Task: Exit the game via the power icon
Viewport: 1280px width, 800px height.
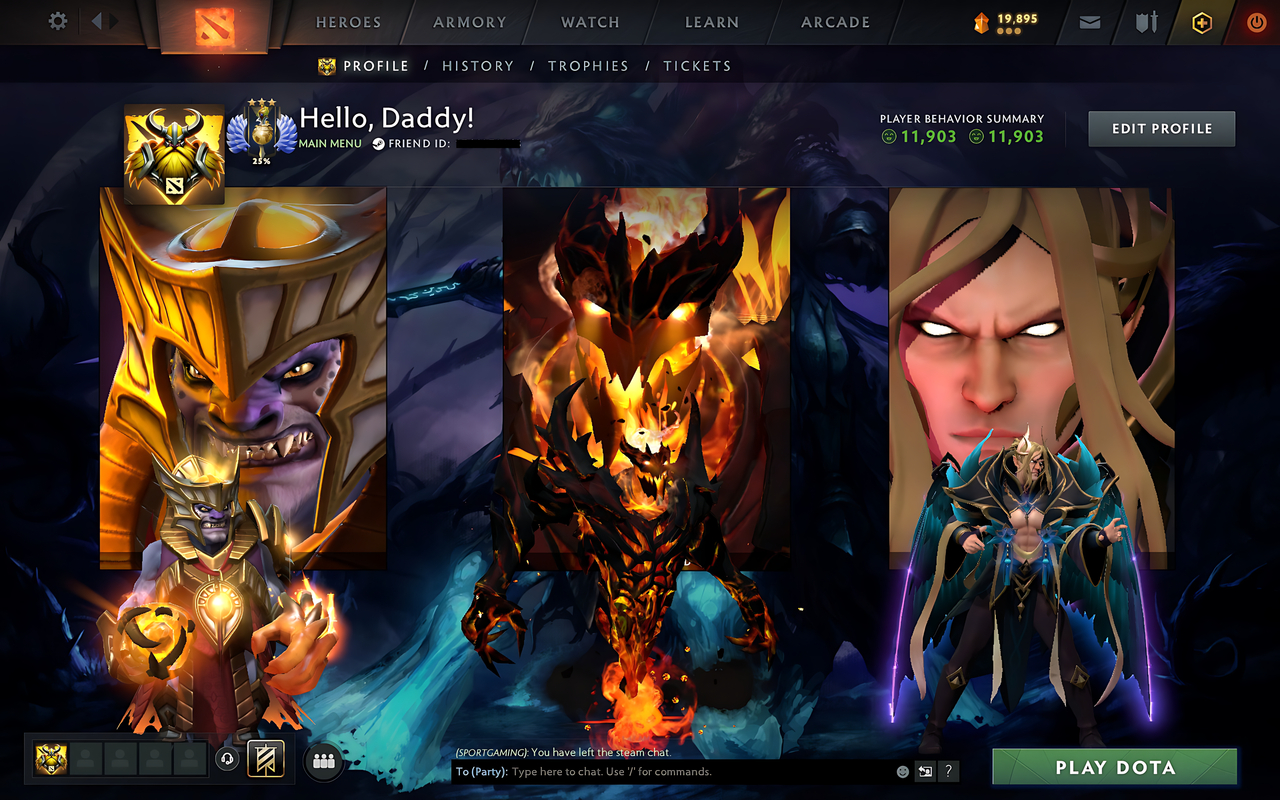Action: [1256, 22]
